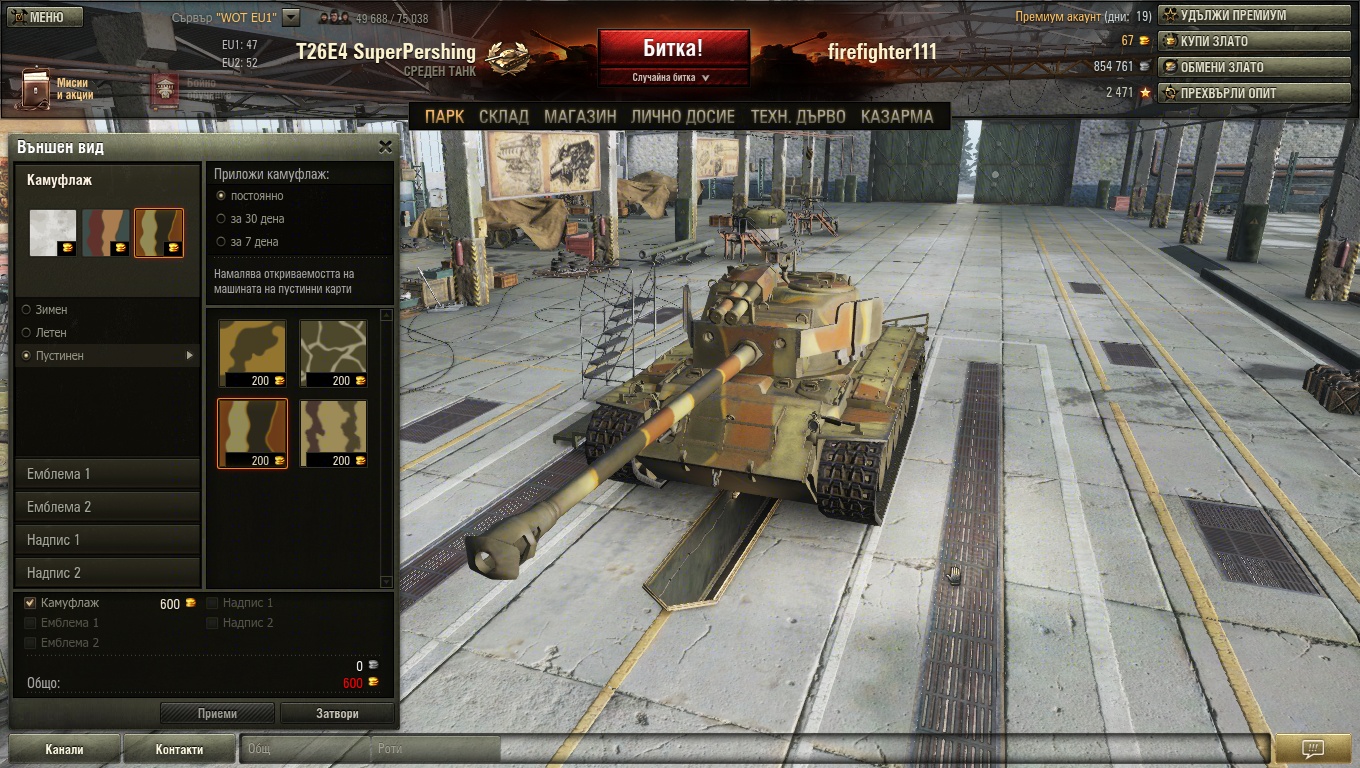Close the Външен вид panel
1360x768 pixels.
(x=385, y=147)
